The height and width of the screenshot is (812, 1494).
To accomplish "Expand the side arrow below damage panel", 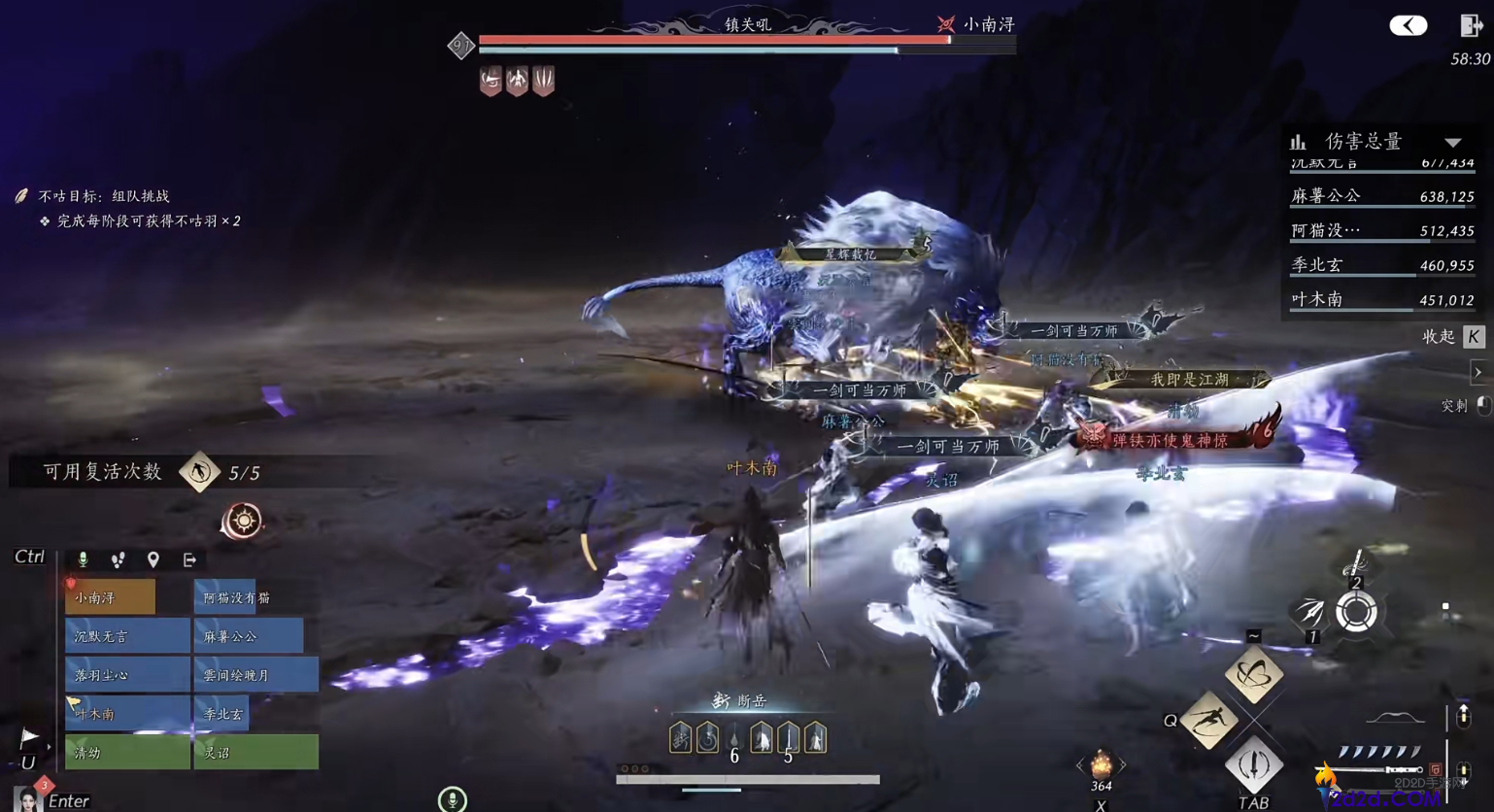I will [1477, 372].
